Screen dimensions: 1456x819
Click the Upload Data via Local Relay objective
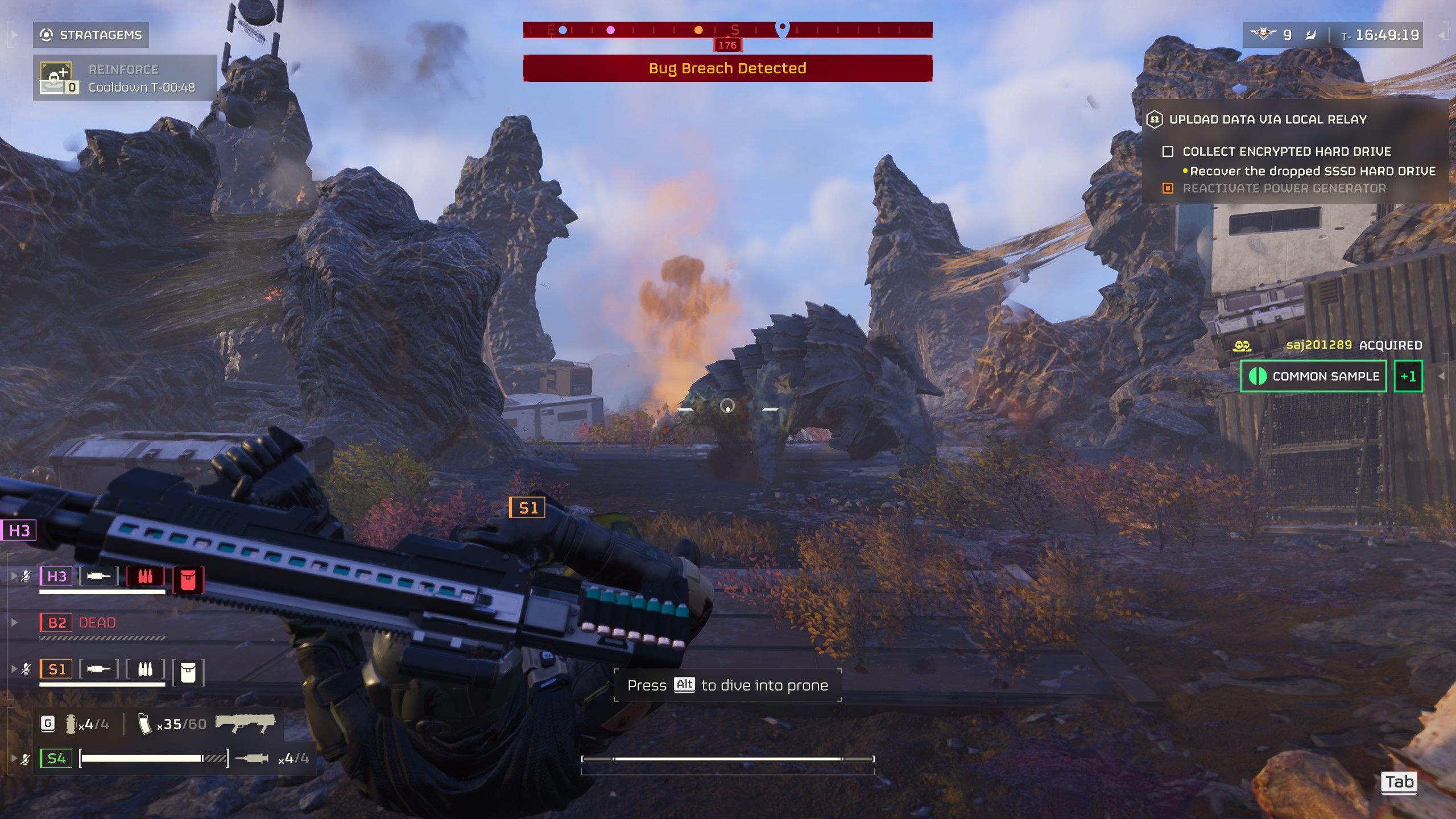pyautogui.click(x=1267, y=119)
